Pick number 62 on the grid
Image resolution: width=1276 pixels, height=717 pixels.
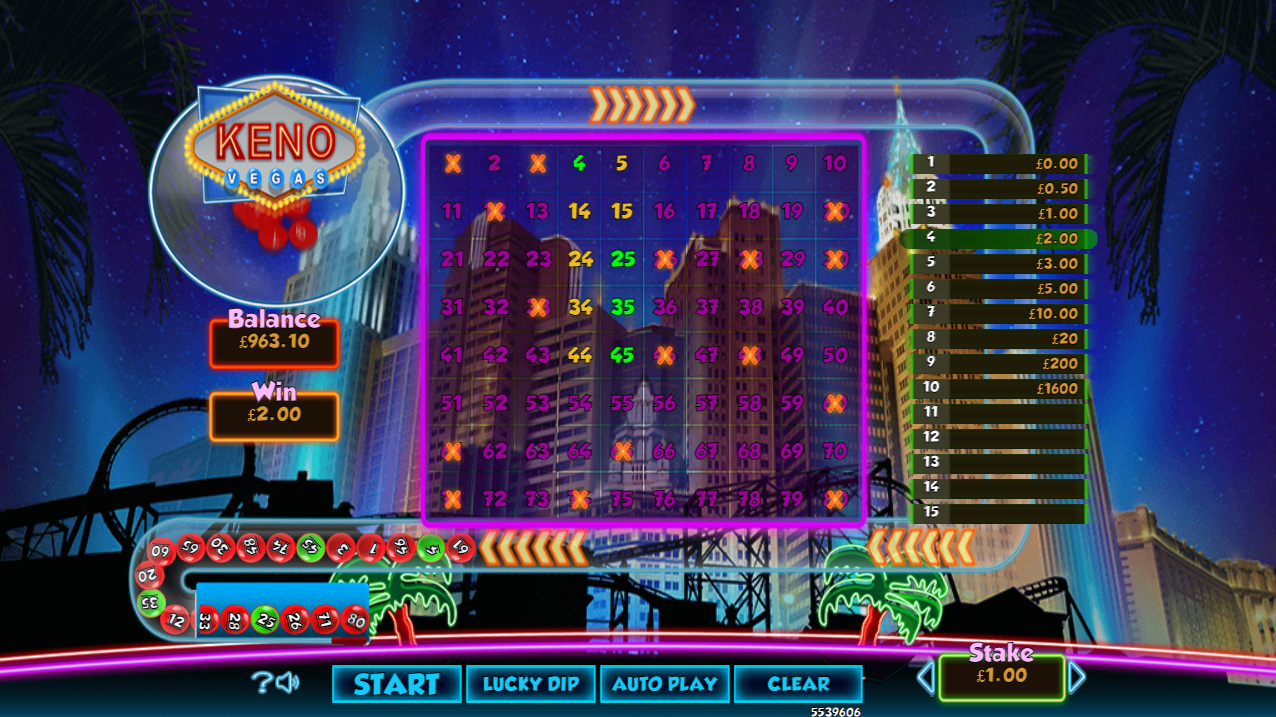click(495, 451)
